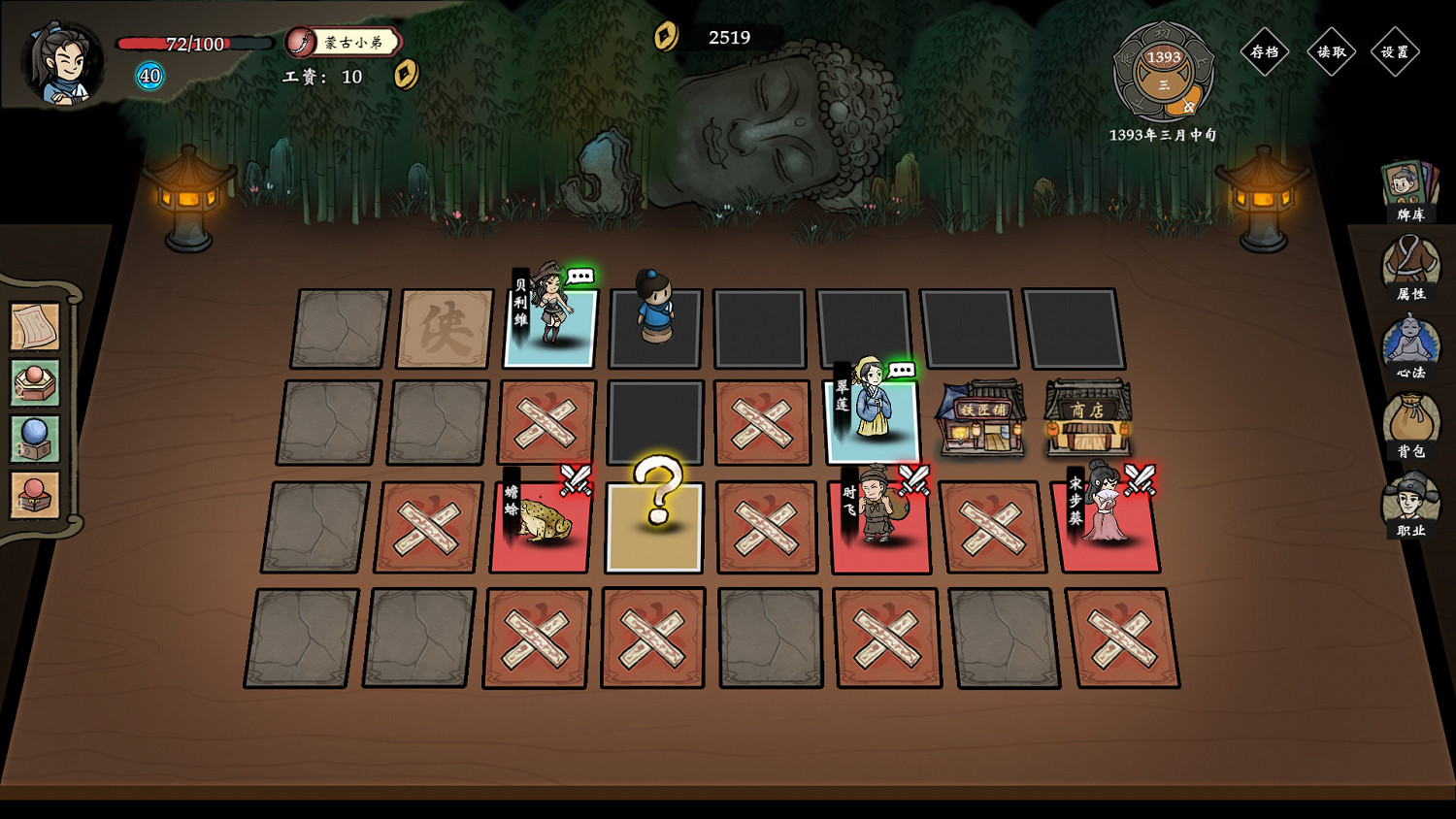This screenshot has height=819, width=1456.
Task: Click the 读取 load button
Action: [x=1332, y=53]
